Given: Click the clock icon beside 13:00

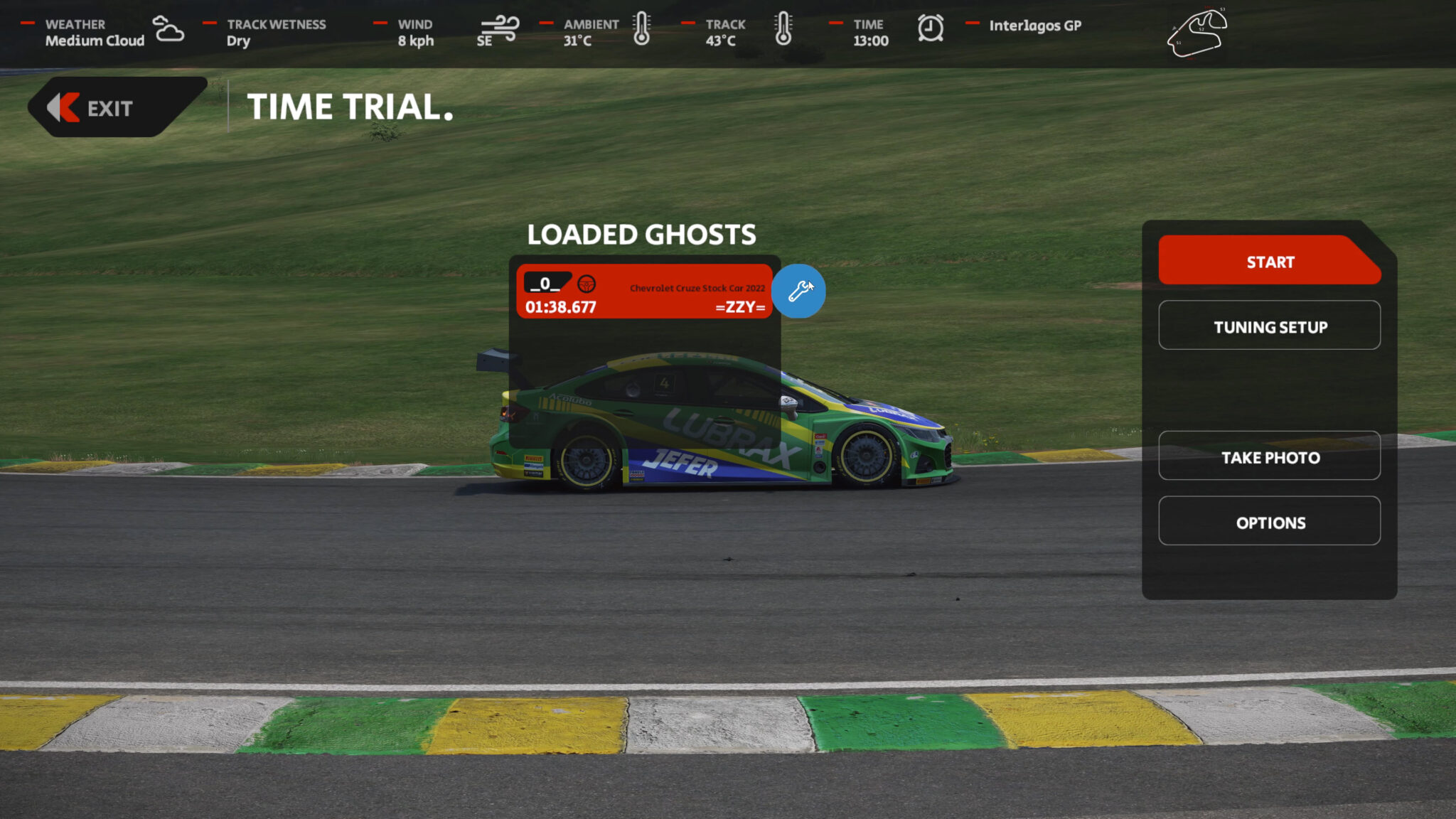Looking at the screenshot, I should (x=931, y=31).
